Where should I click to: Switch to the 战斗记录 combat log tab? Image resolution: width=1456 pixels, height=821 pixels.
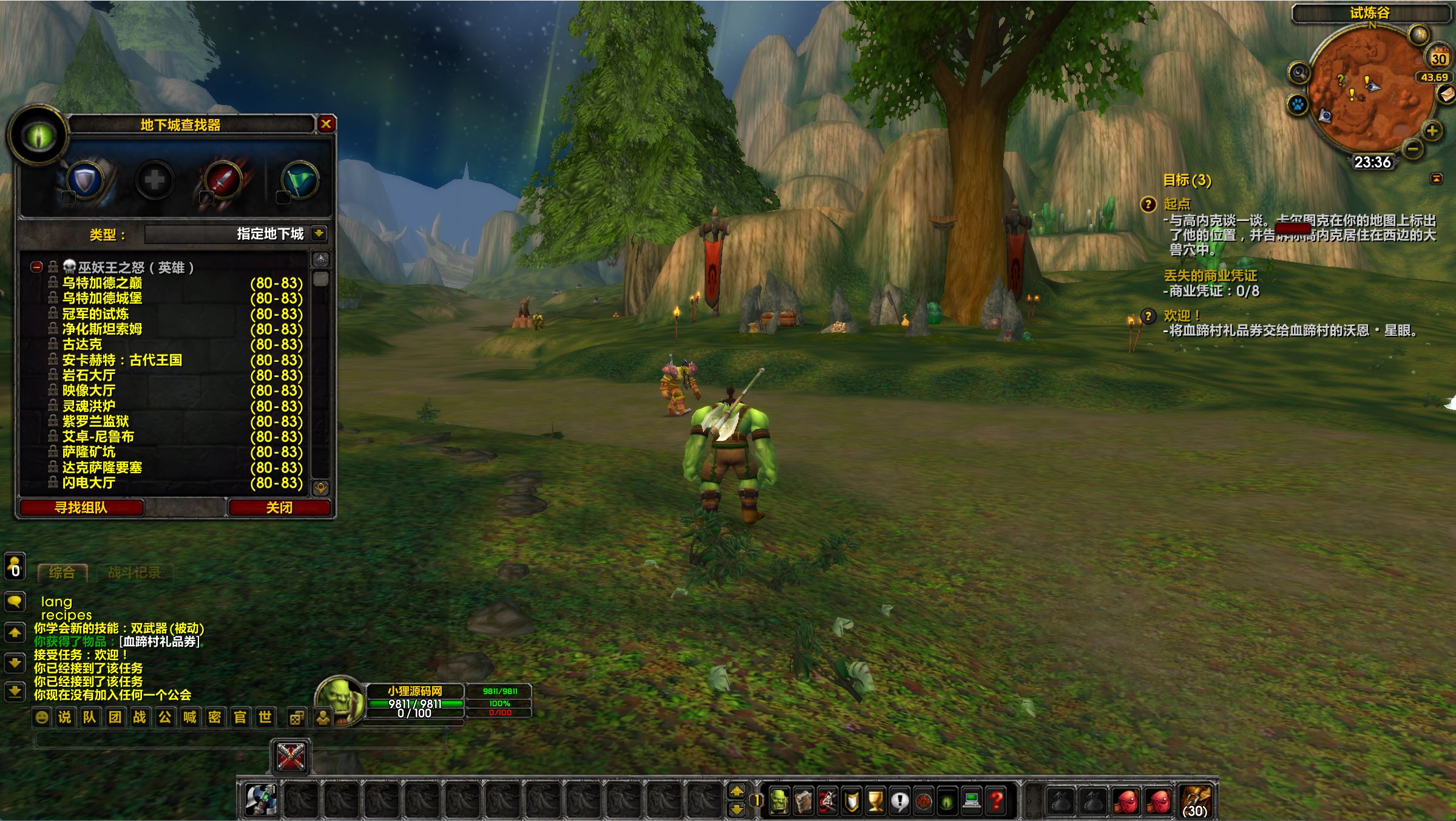point(134,573)
